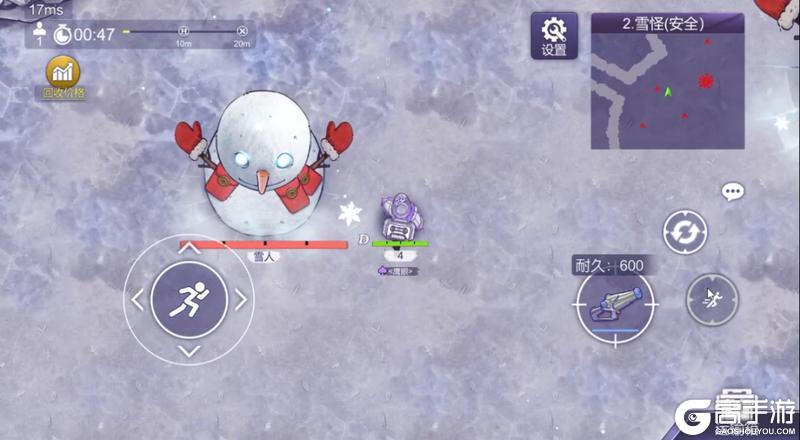This screenshot has height=440, width=800.
Task: Open the 设置 settings menu
Action: tap(552, 36)
